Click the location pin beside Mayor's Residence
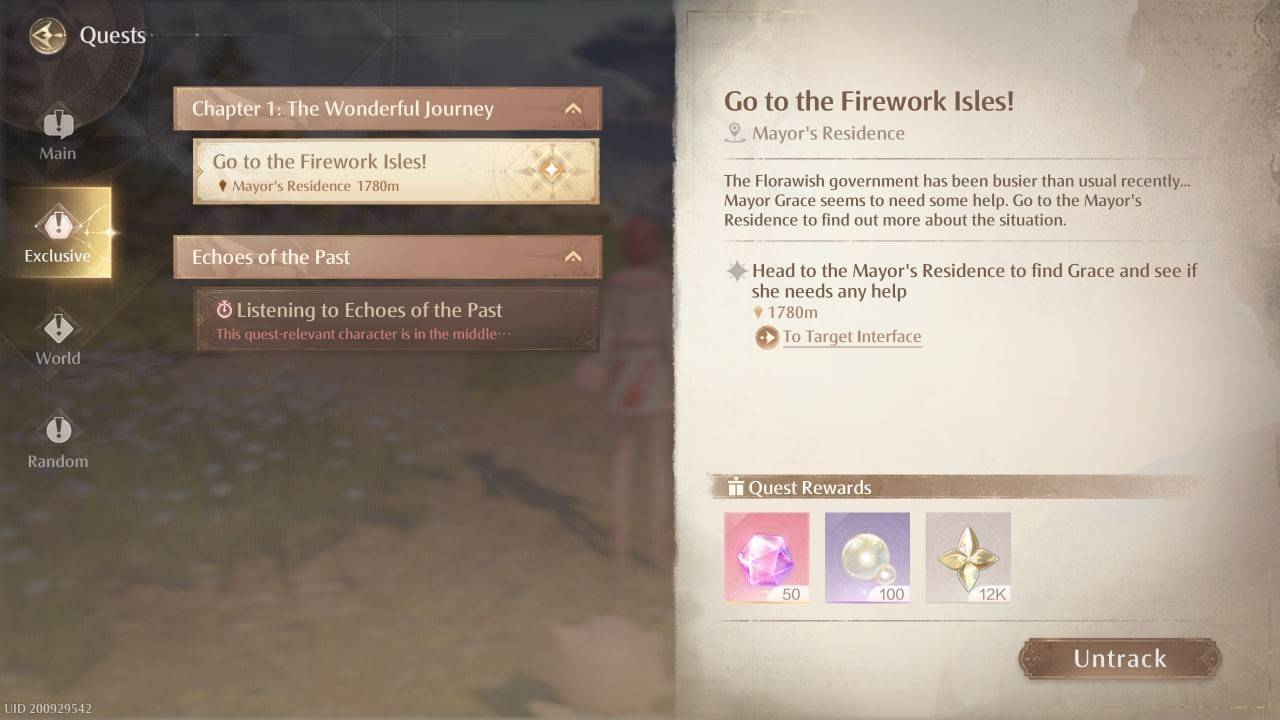The height and width of the screenshot is (720, 1280). pyautogui.click(x=737, y=132)
